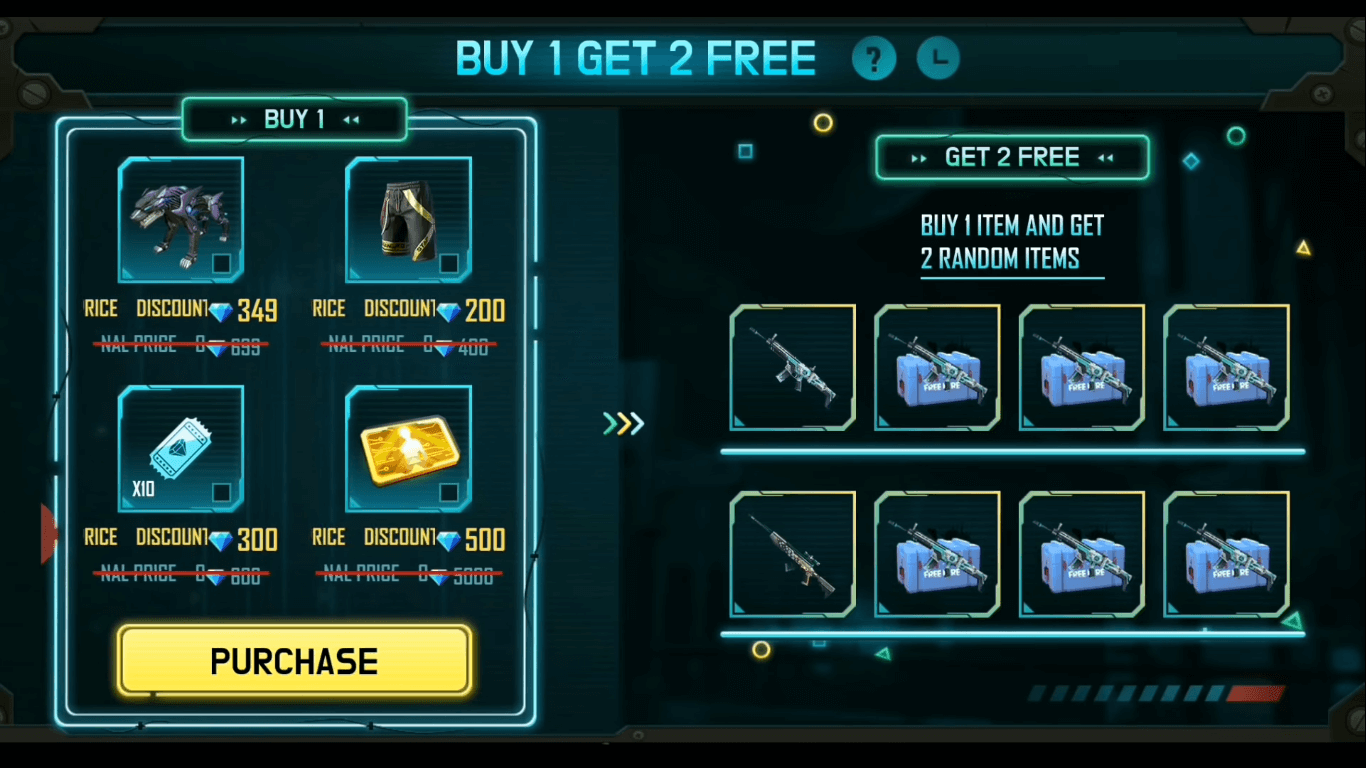1366x768 pixels.
Task: Click the chevrons left of the GET 2 FREE label
Action: click(918, 157)
